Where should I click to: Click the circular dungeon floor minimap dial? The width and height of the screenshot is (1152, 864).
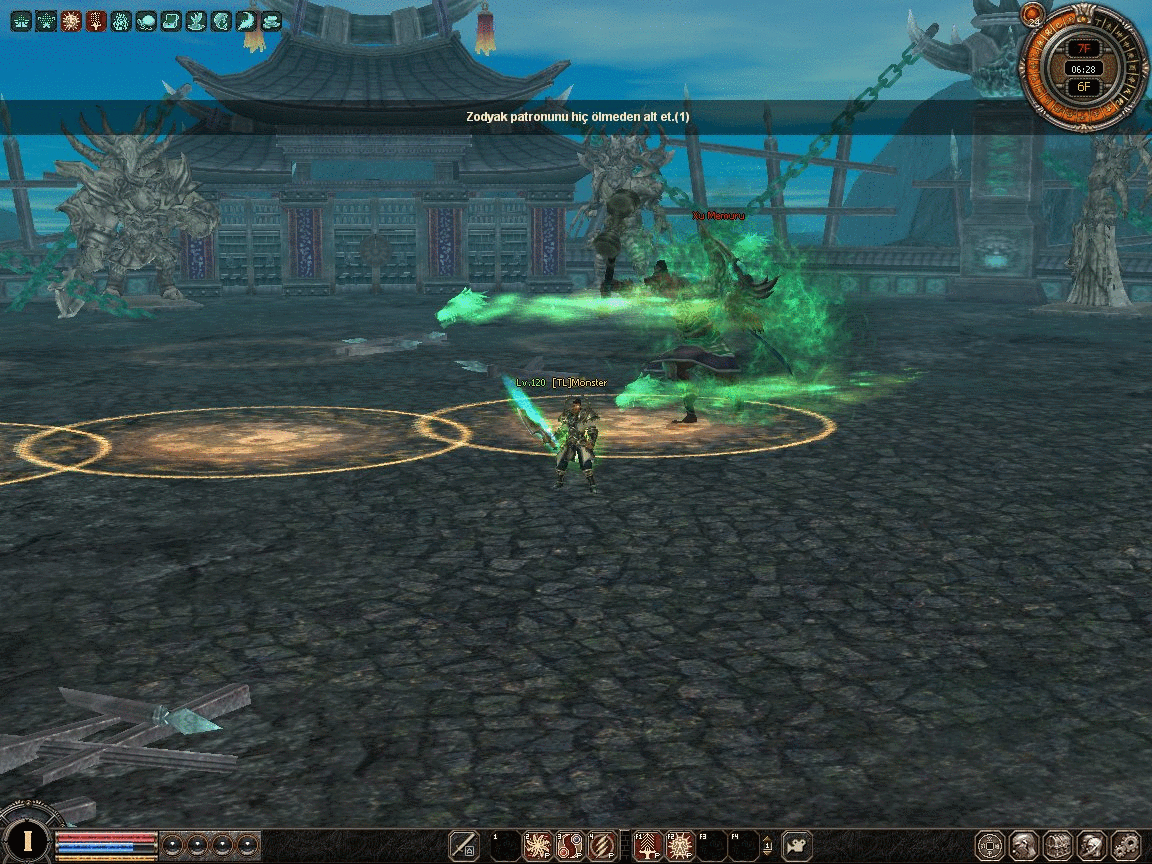click(1084, 67)
